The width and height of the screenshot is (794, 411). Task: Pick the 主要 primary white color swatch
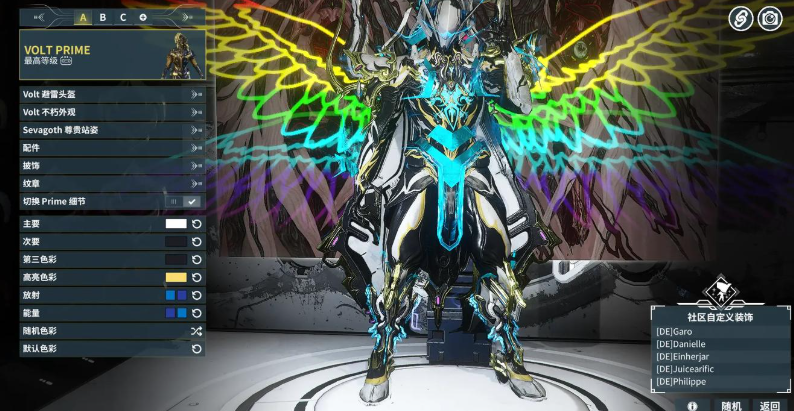[x=176, y=224]
